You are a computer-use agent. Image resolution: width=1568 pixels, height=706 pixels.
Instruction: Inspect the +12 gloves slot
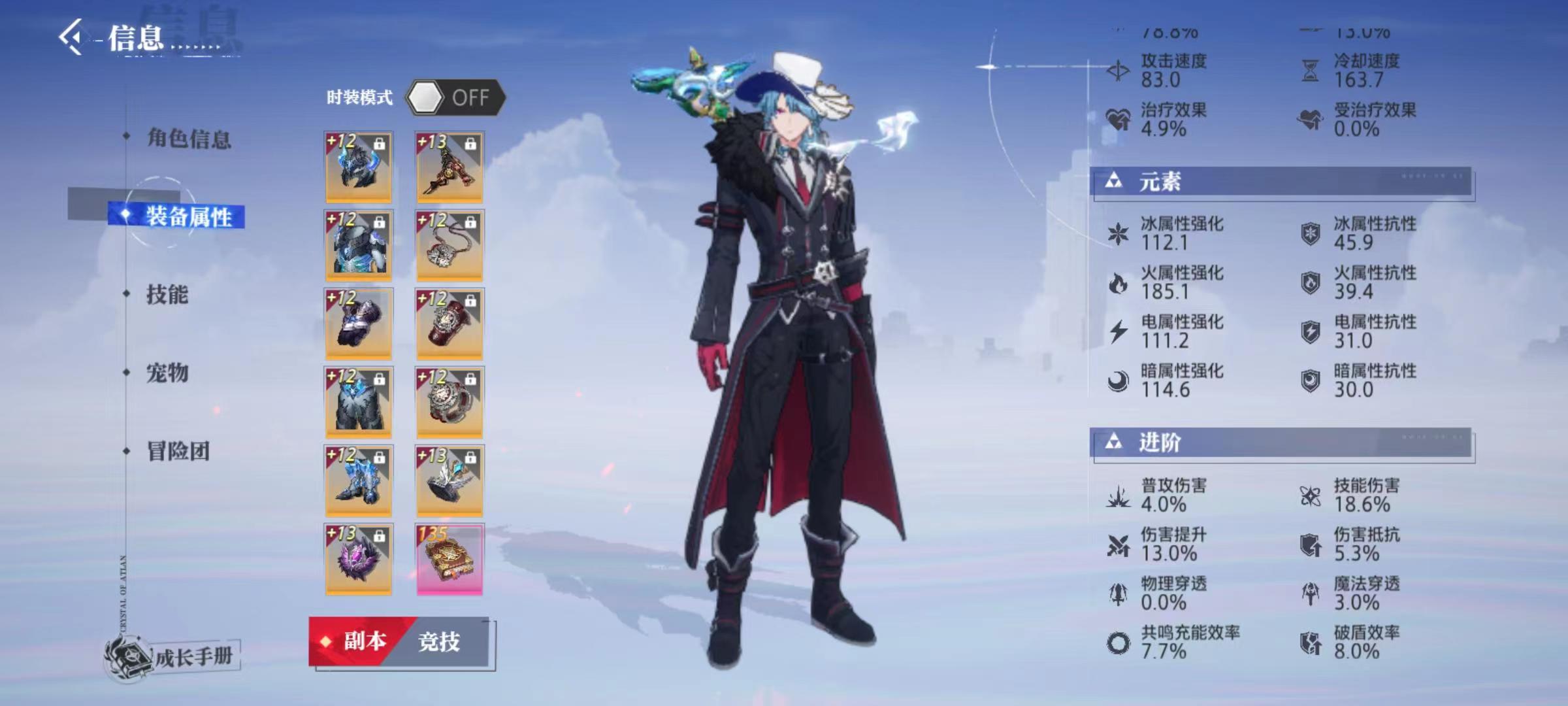click(x=359, y=324)
